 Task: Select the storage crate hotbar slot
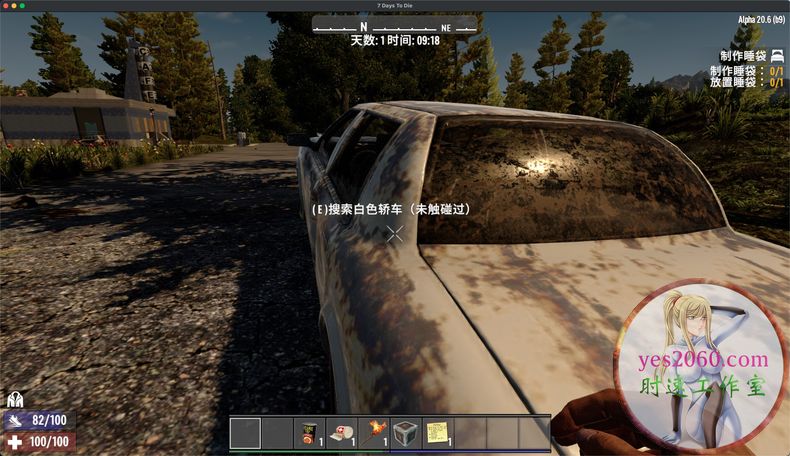pos(405,433)
